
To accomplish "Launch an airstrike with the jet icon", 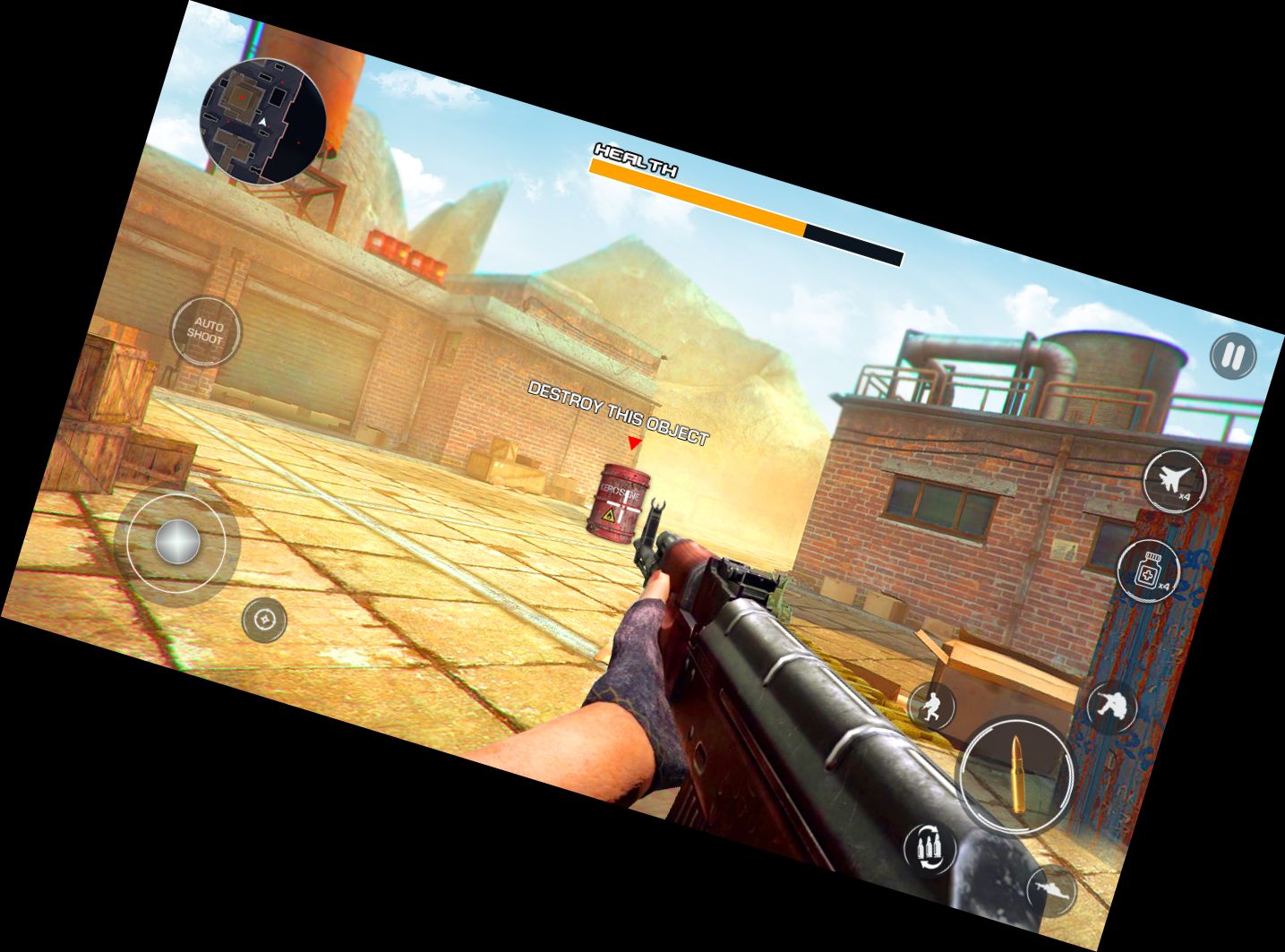I will point(1176,479).
